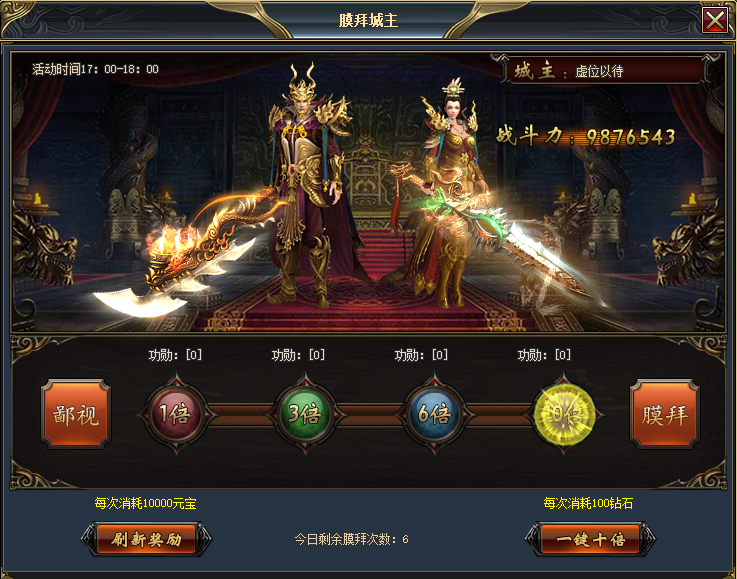This screenshot has height=579, width=737.
Task: Select the blue 6倍 multiplier orb
Action: click(x=433, y=414)
